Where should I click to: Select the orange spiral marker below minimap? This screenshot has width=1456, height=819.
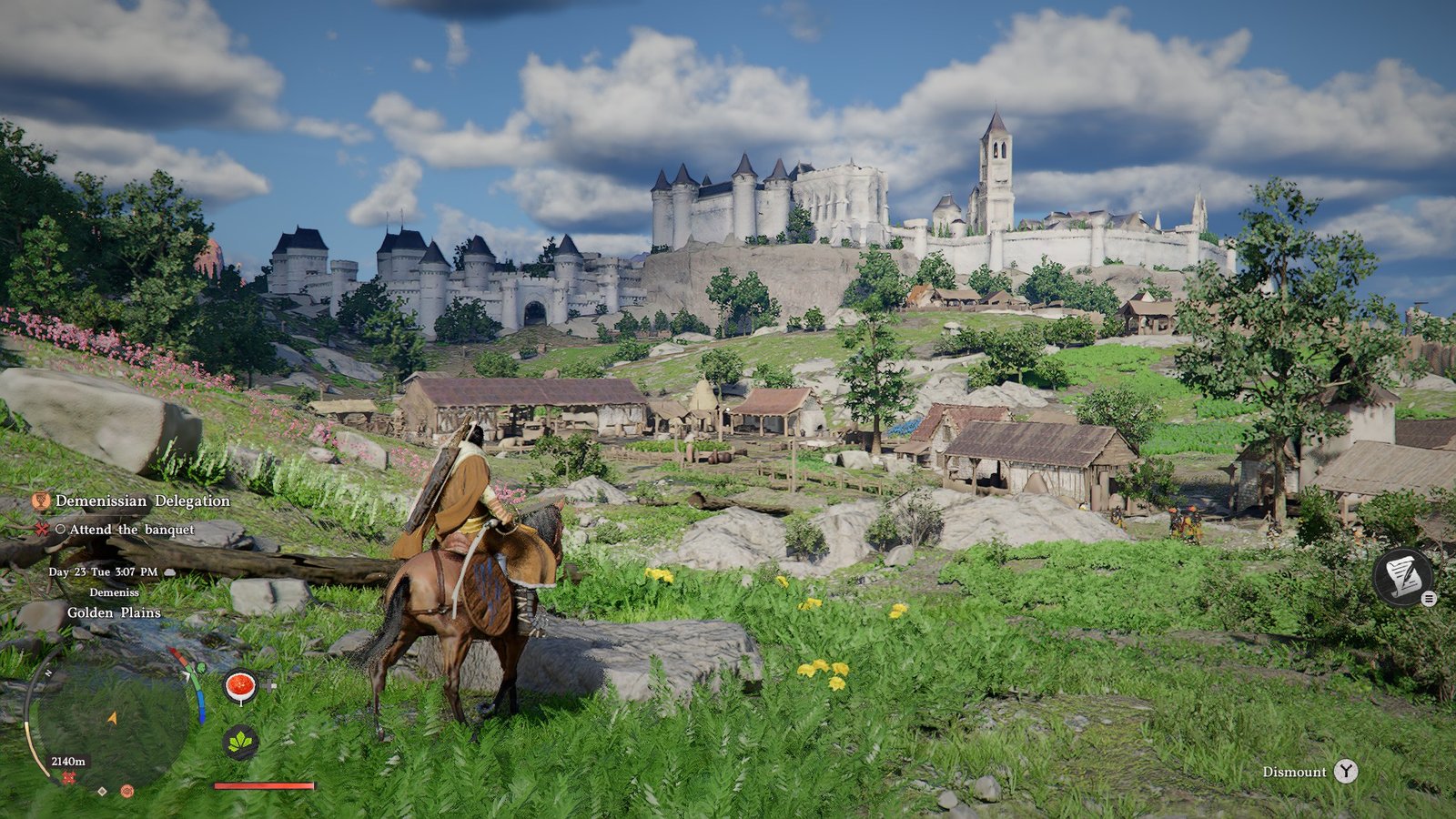(x=127, y=791)
